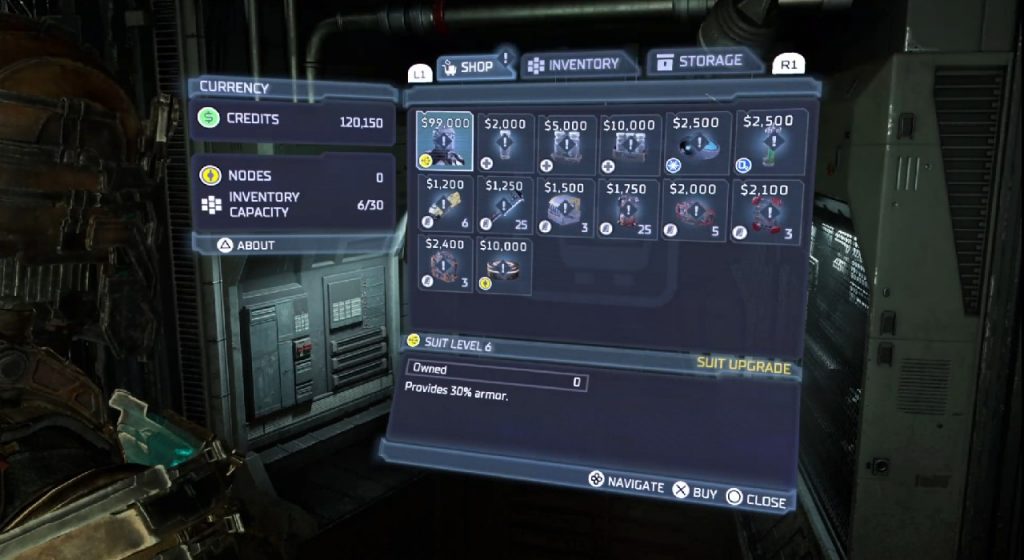Select the $99,000 Suit Level 6 upgrade
The image size is (1024, 560).
point(445,141)
